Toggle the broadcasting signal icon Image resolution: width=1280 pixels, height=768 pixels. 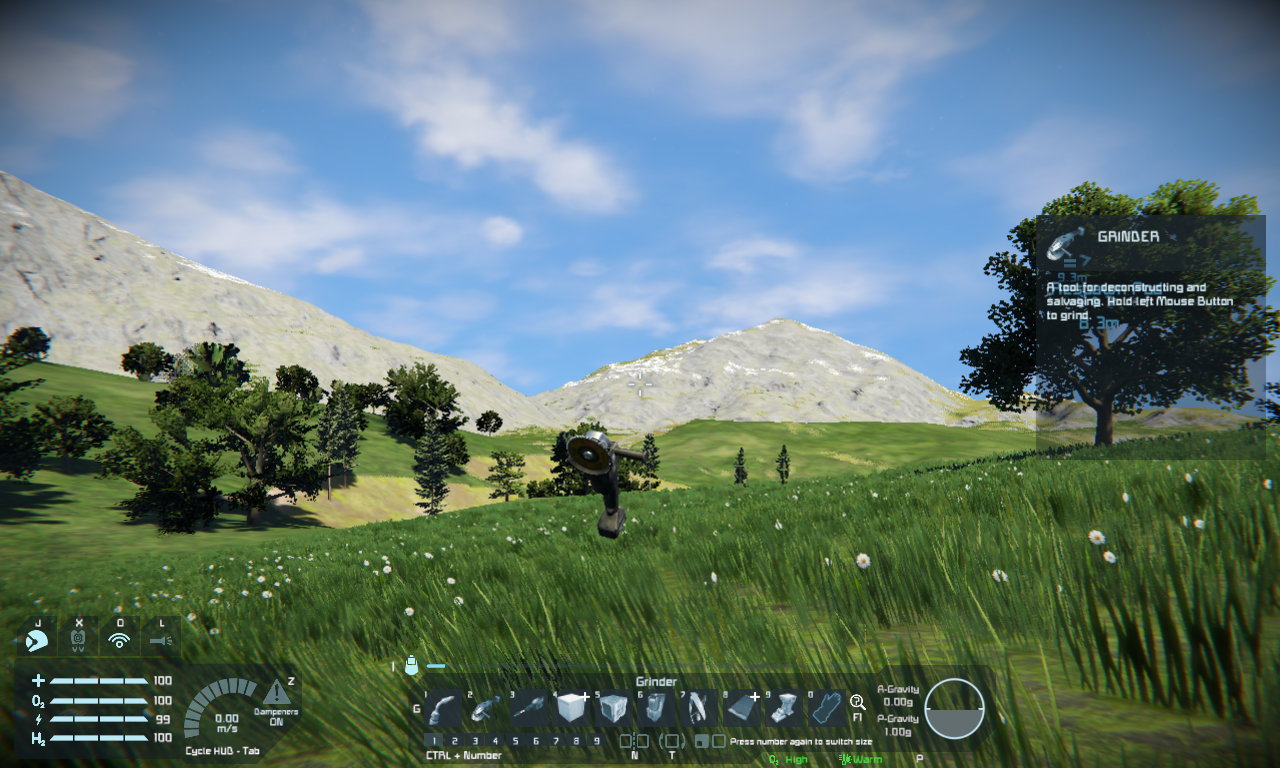point(120,640)
